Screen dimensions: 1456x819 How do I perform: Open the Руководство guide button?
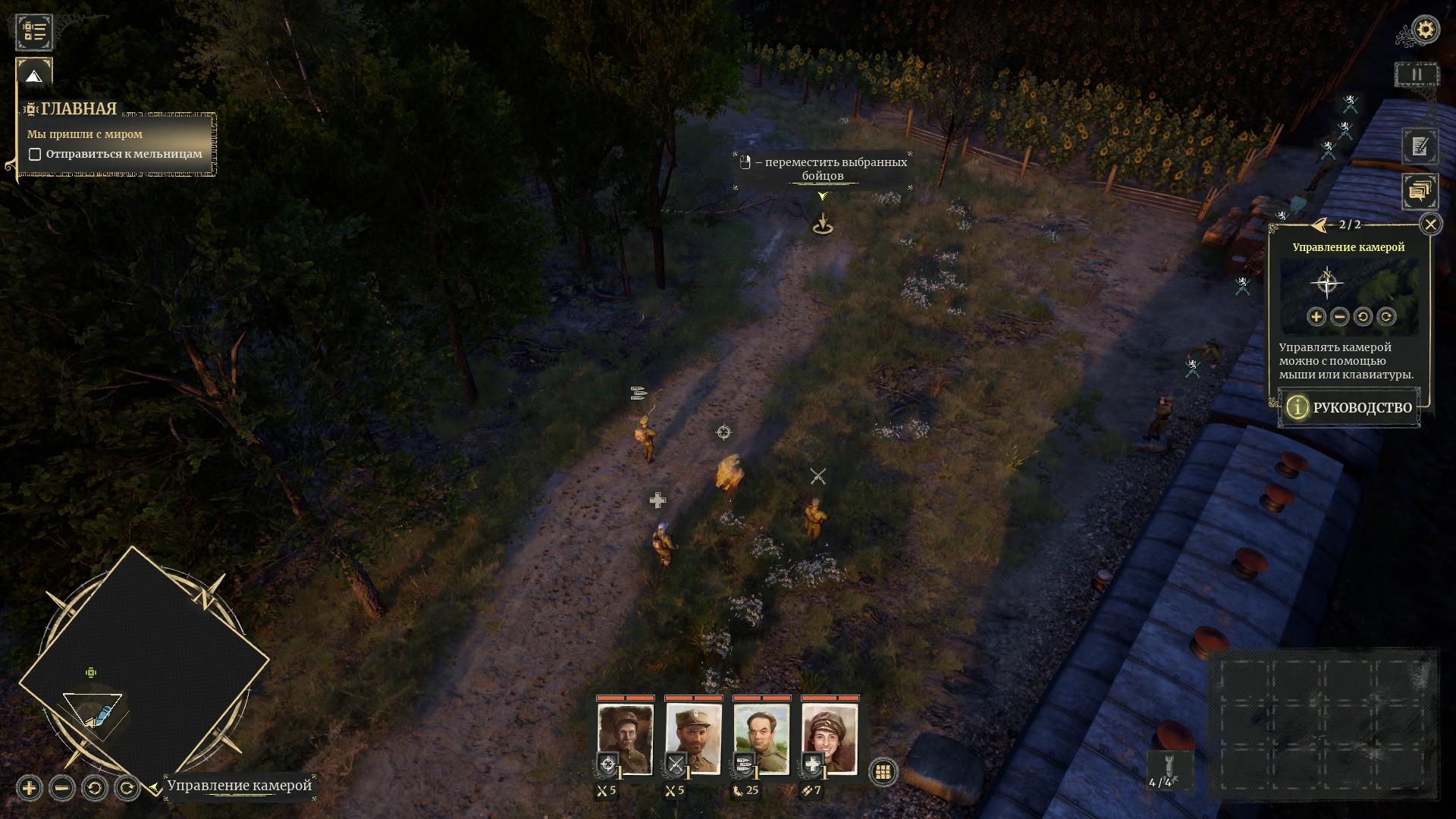1349,408
